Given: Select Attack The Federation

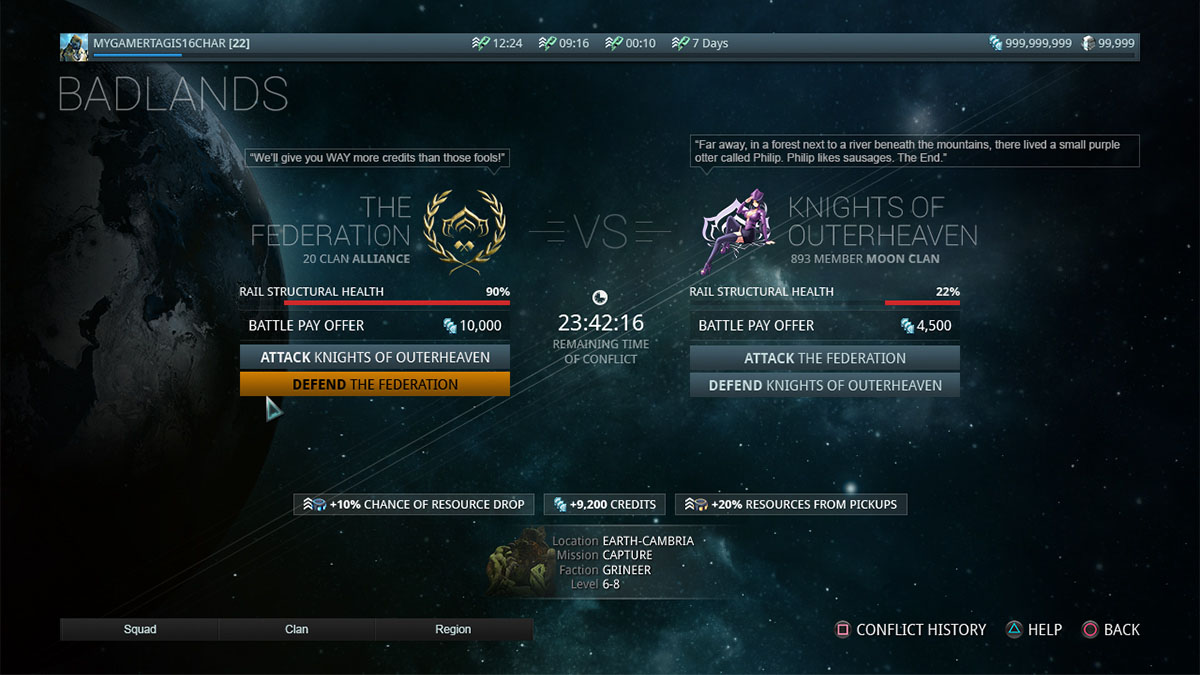Looking at the screenshot, I should pyautogui.click(x=824, y=358).
